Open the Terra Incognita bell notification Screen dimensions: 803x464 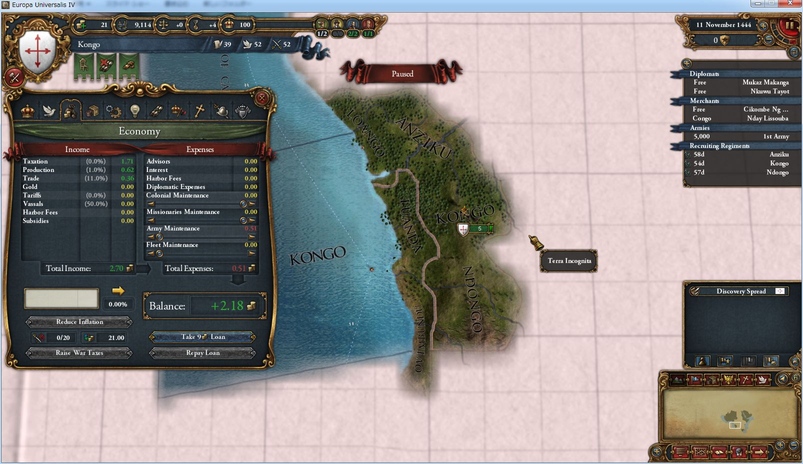coord(537,243)
